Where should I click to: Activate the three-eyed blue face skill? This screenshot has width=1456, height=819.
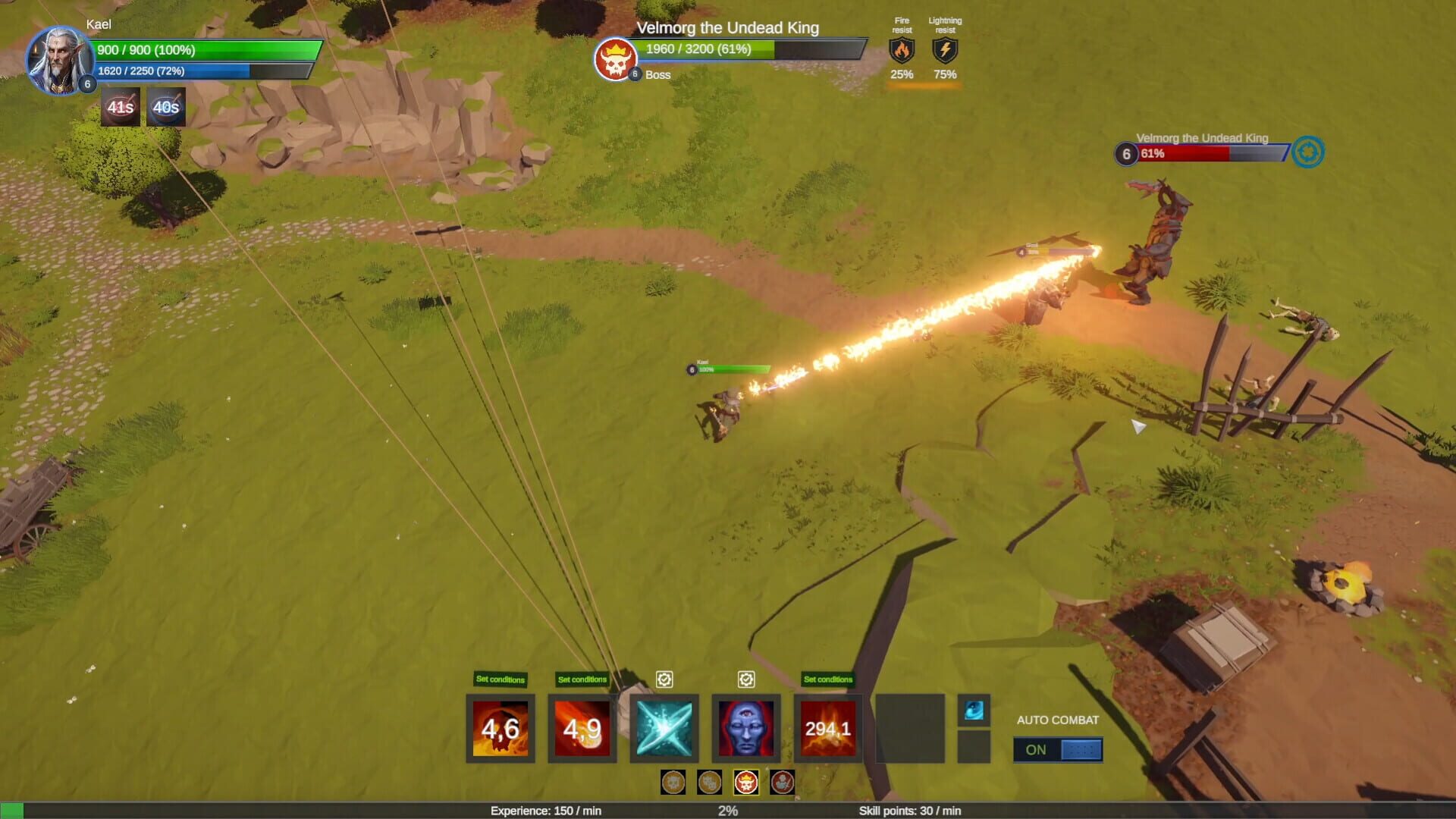click(746, 728)
